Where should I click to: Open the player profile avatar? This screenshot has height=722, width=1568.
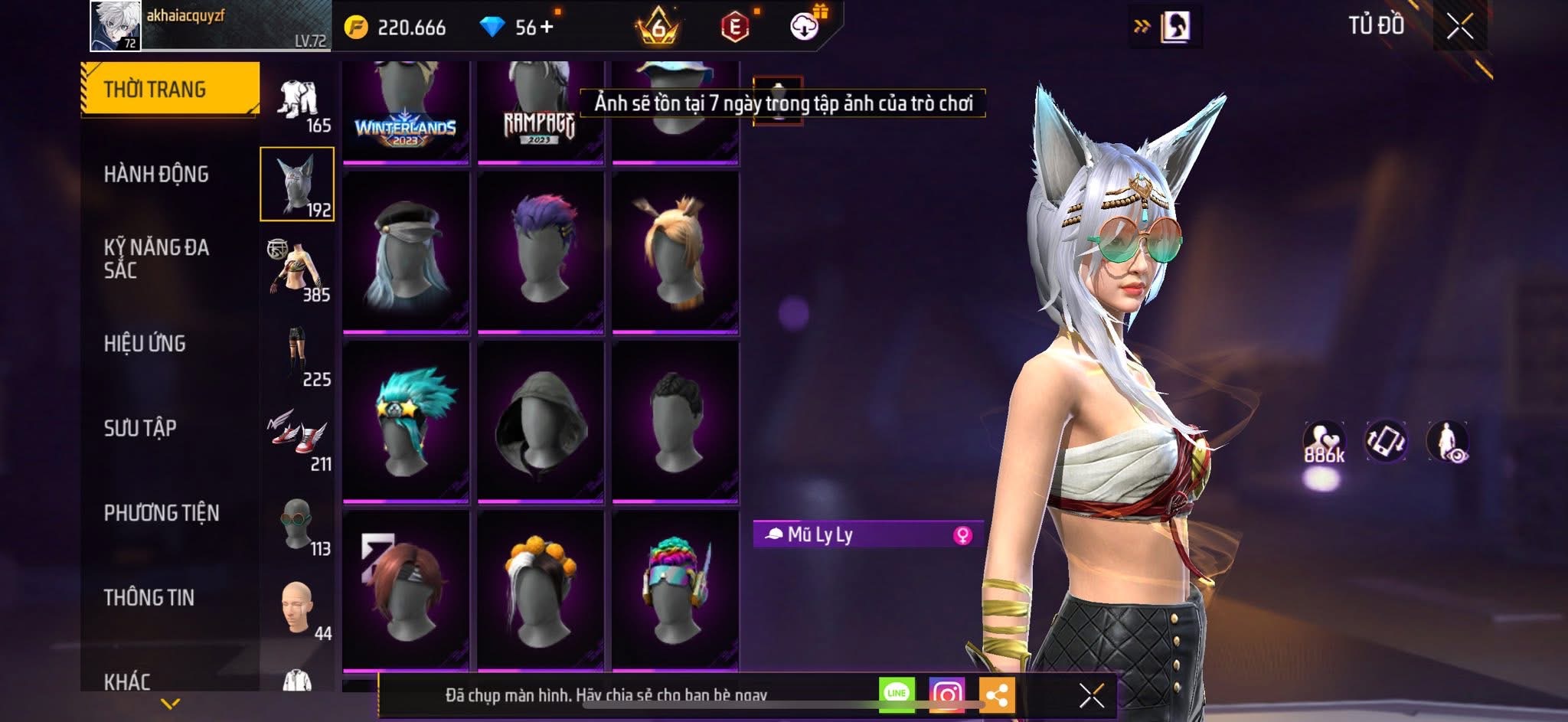pos(116,26)
